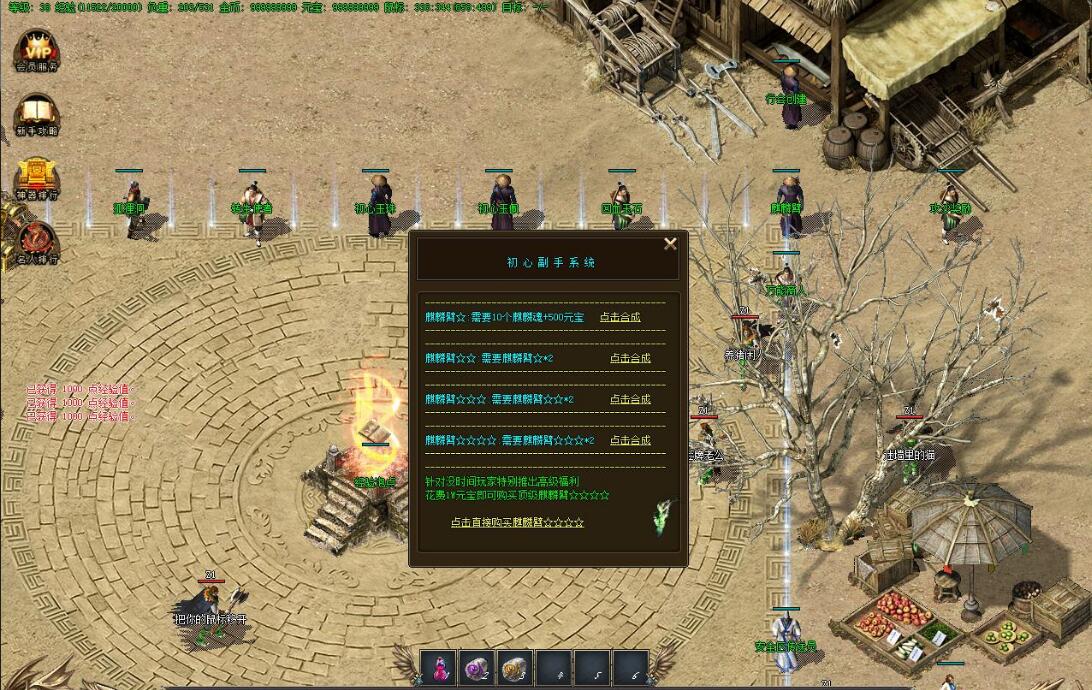Use the red potion in hotbar slot 1
The width and height of the screenshot is (1092, 690).
tap(439, 668)
